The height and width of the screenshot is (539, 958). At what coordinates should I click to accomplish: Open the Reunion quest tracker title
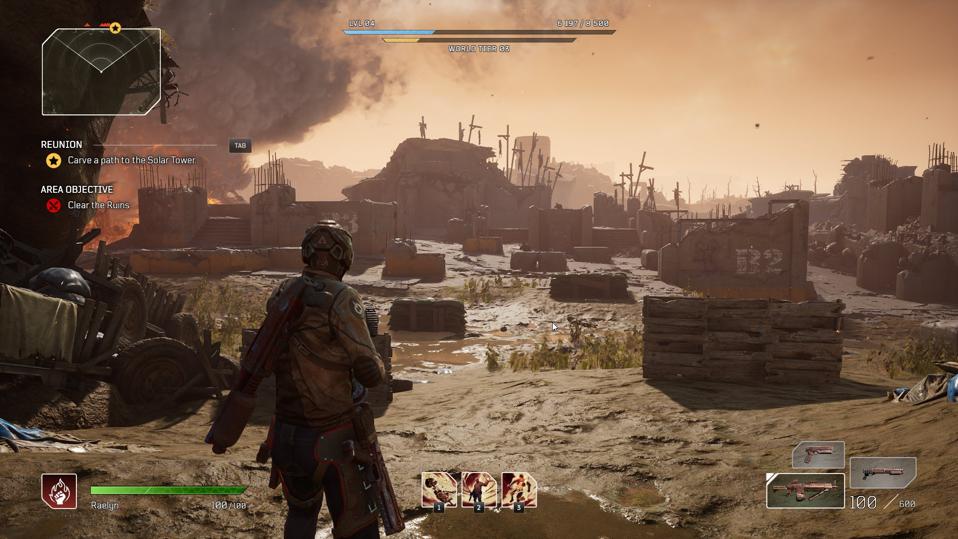(x=62, y=145)
